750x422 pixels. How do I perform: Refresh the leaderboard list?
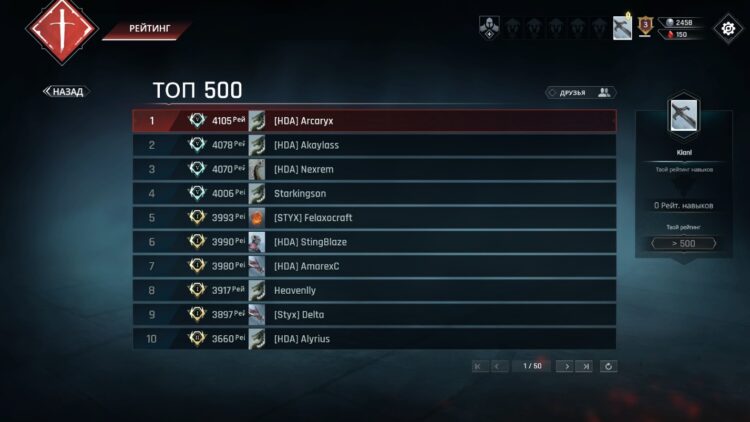tap(608, 366)
